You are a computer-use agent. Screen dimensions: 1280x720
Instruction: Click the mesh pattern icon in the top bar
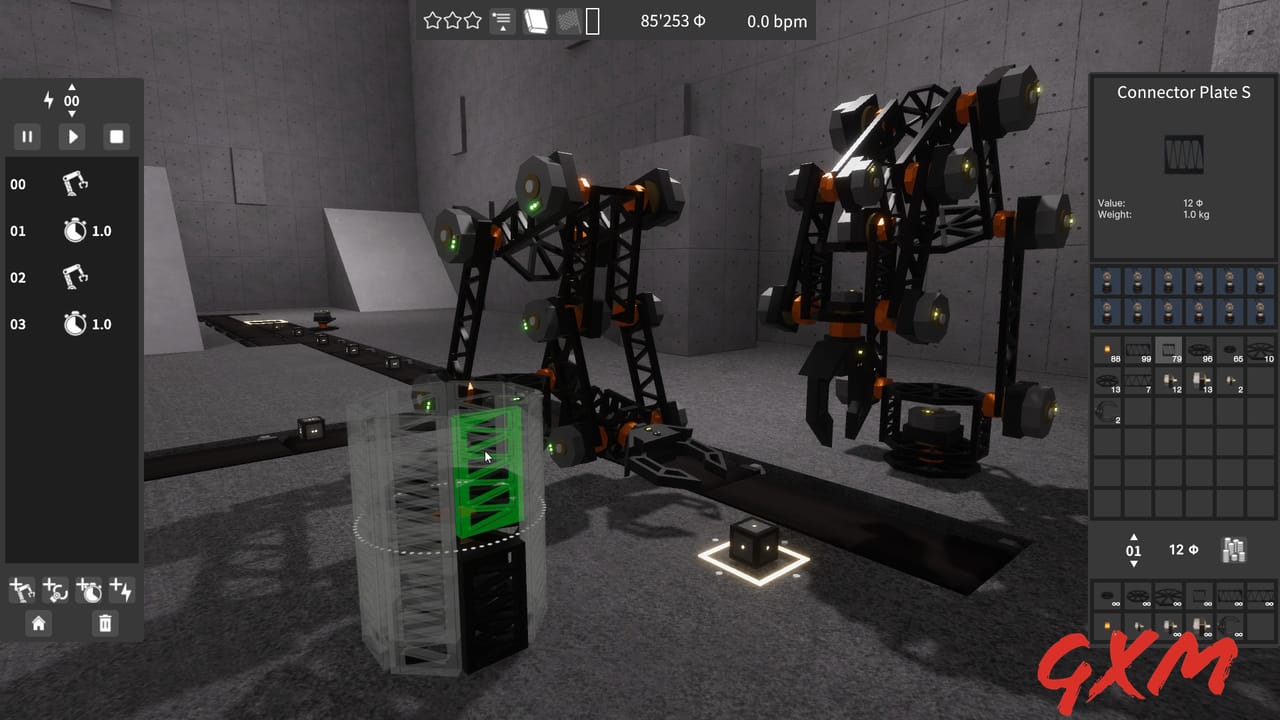tap(568, 20)
